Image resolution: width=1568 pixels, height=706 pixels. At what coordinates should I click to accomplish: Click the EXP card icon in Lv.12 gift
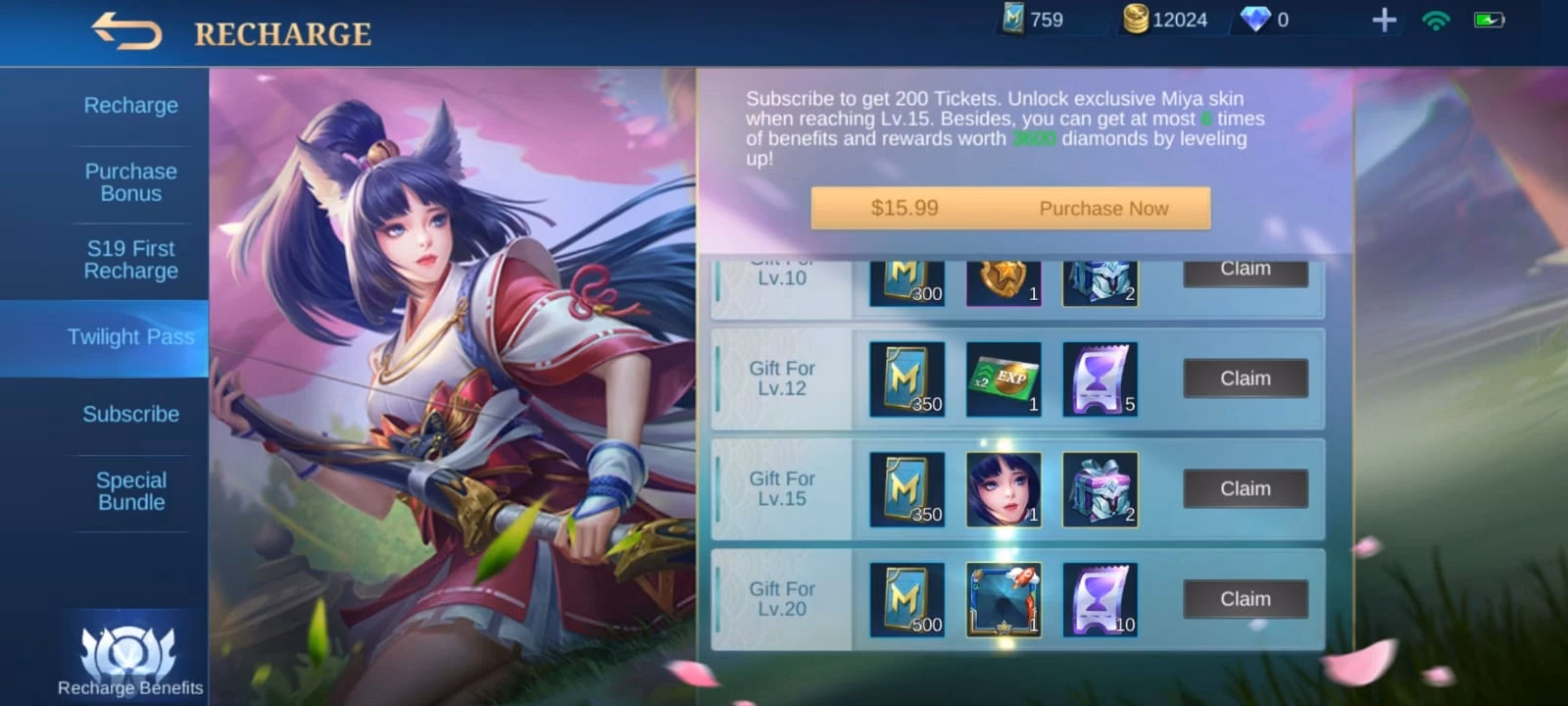pyautogui.click(x=1003, y=378)
